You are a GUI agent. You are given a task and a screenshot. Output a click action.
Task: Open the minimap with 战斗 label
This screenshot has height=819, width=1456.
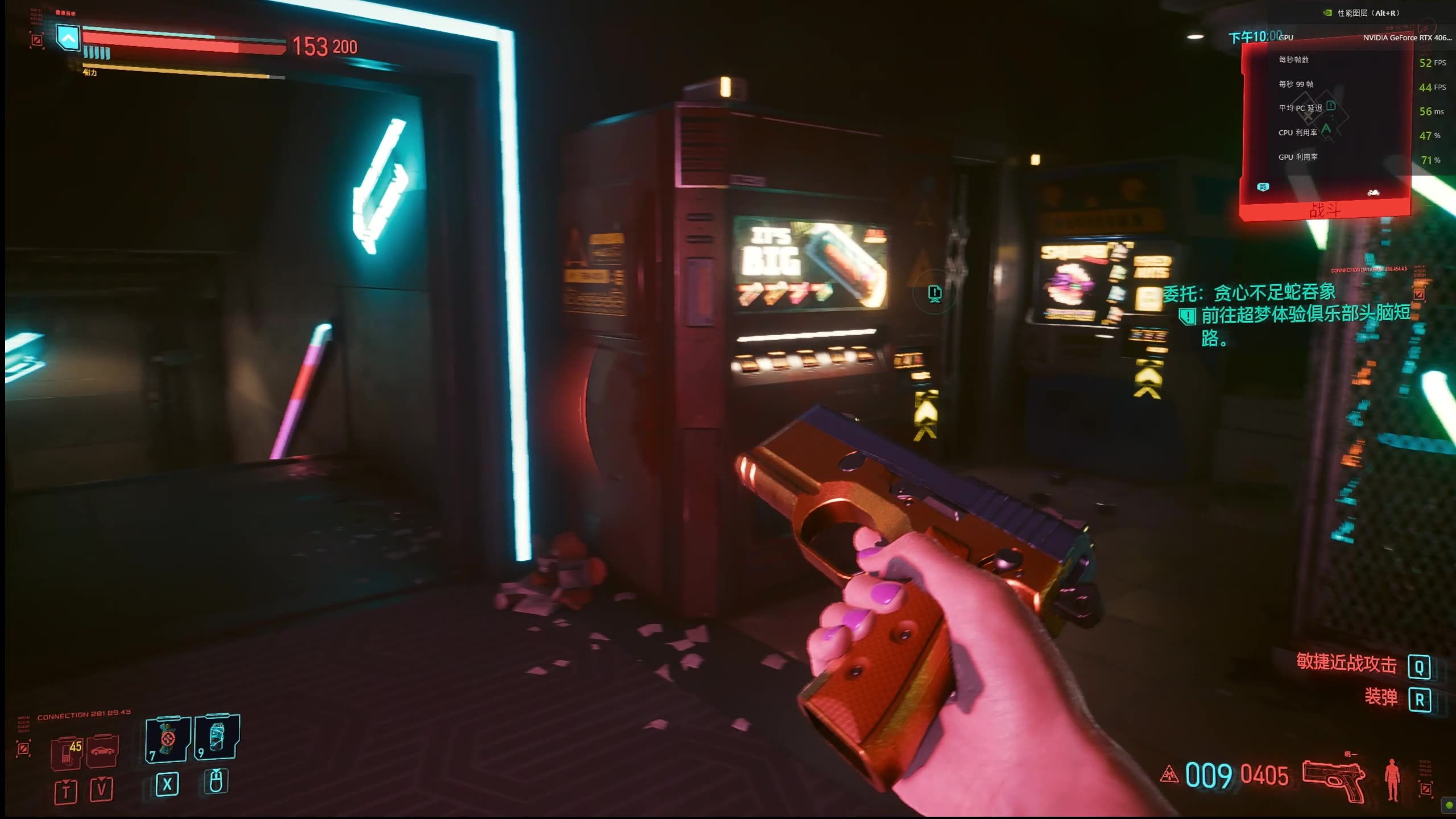(1325, 131)
